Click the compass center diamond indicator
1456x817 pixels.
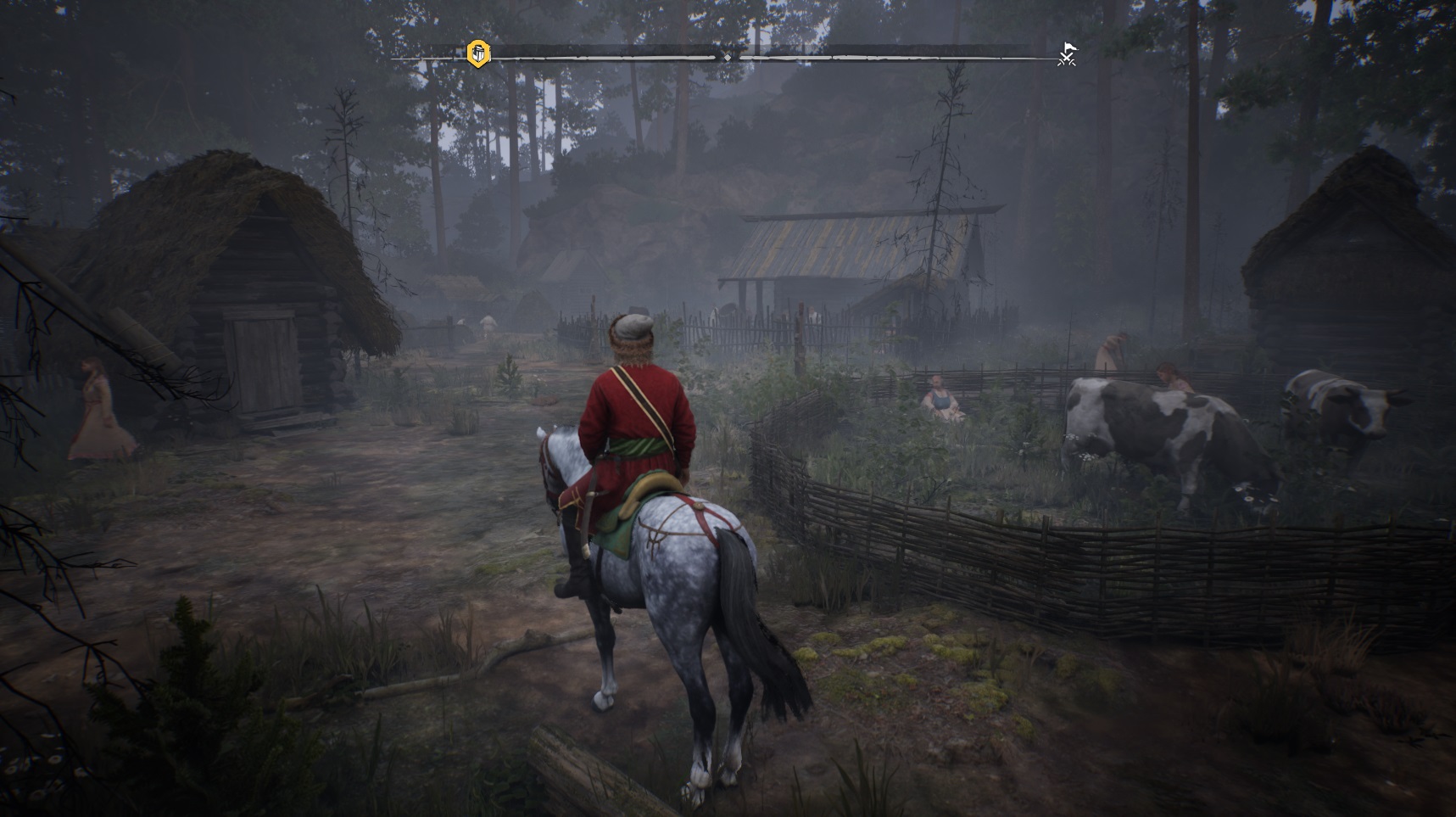pos(727,57)
